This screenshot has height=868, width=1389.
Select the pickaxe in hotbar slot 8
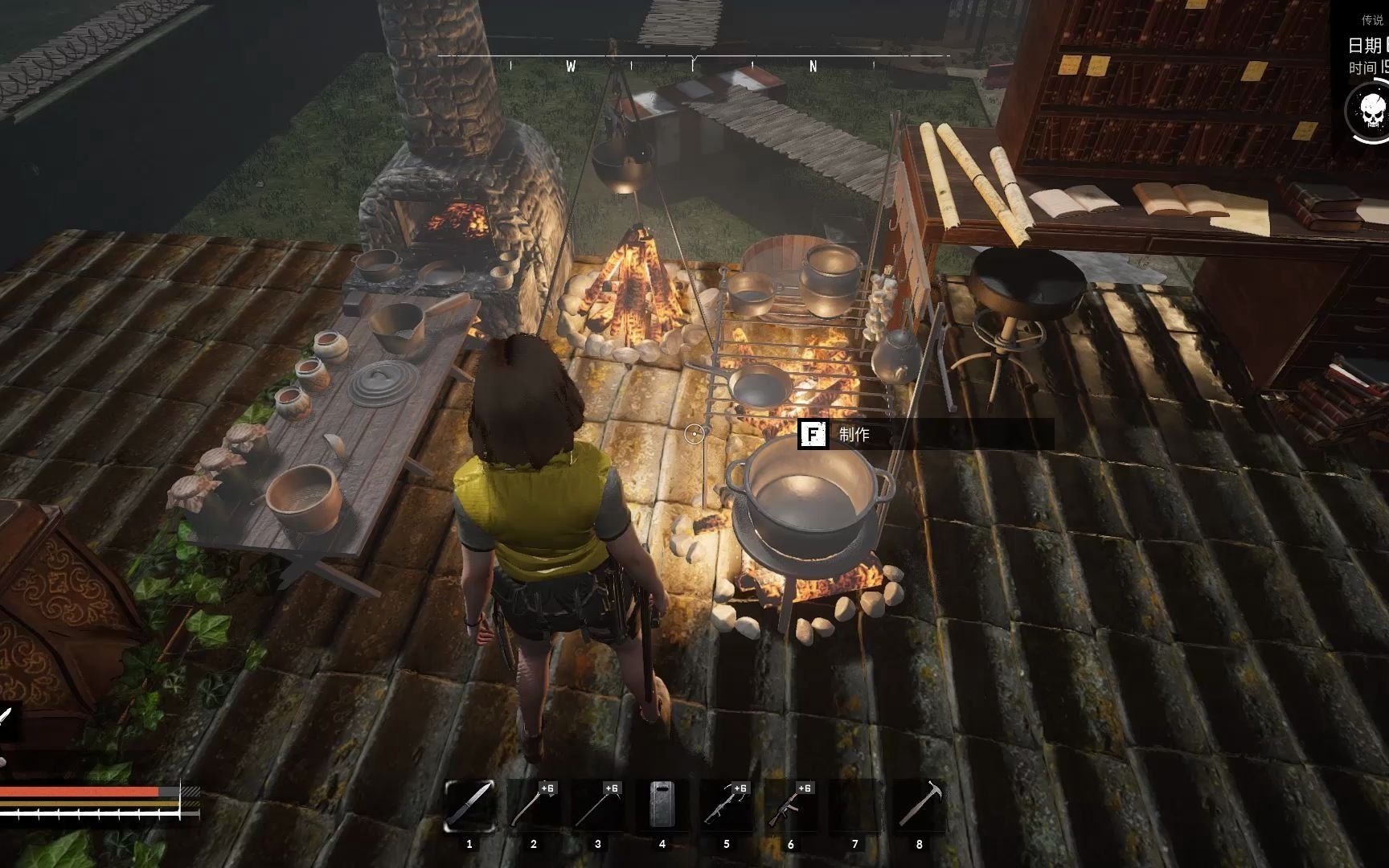(919, 805)
